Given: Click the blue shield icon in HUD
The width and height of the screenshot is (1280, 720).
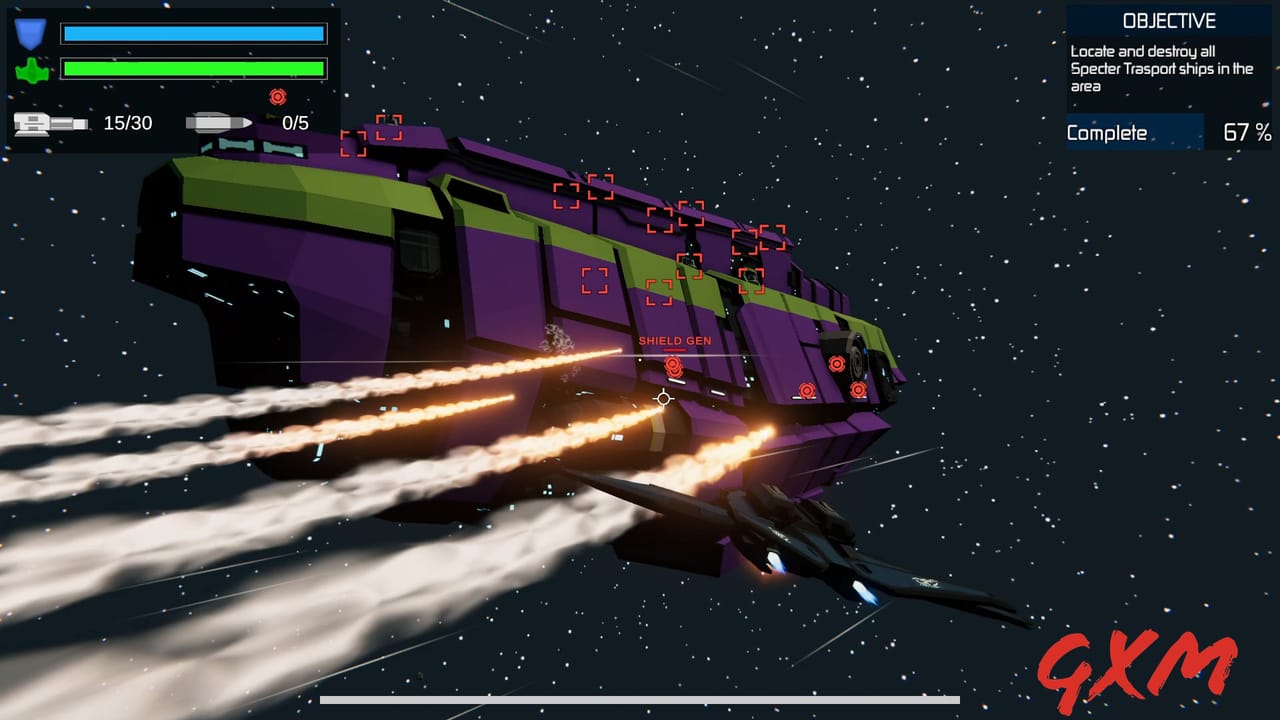Looking at the screenshot, I should click(x=30, y=33).
